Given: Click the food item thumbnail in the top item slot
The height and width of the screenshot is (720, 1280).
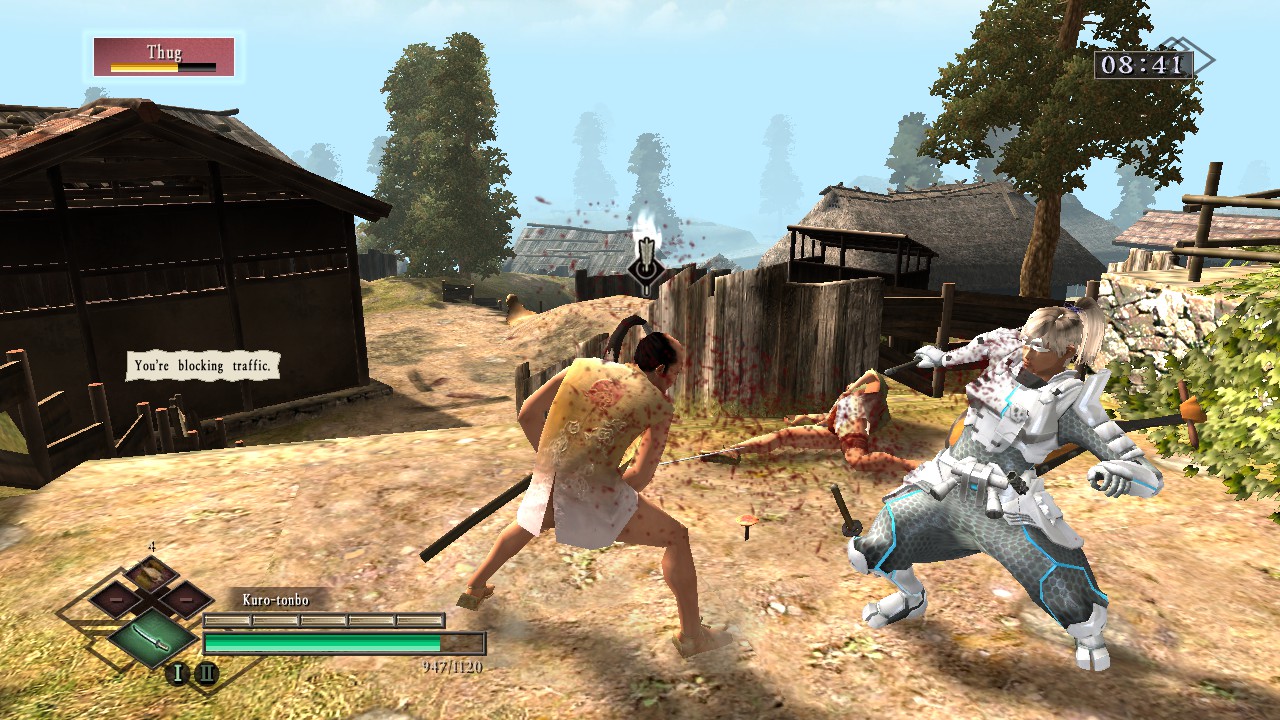Looking at the screenshot, I should tap(151, 574).
